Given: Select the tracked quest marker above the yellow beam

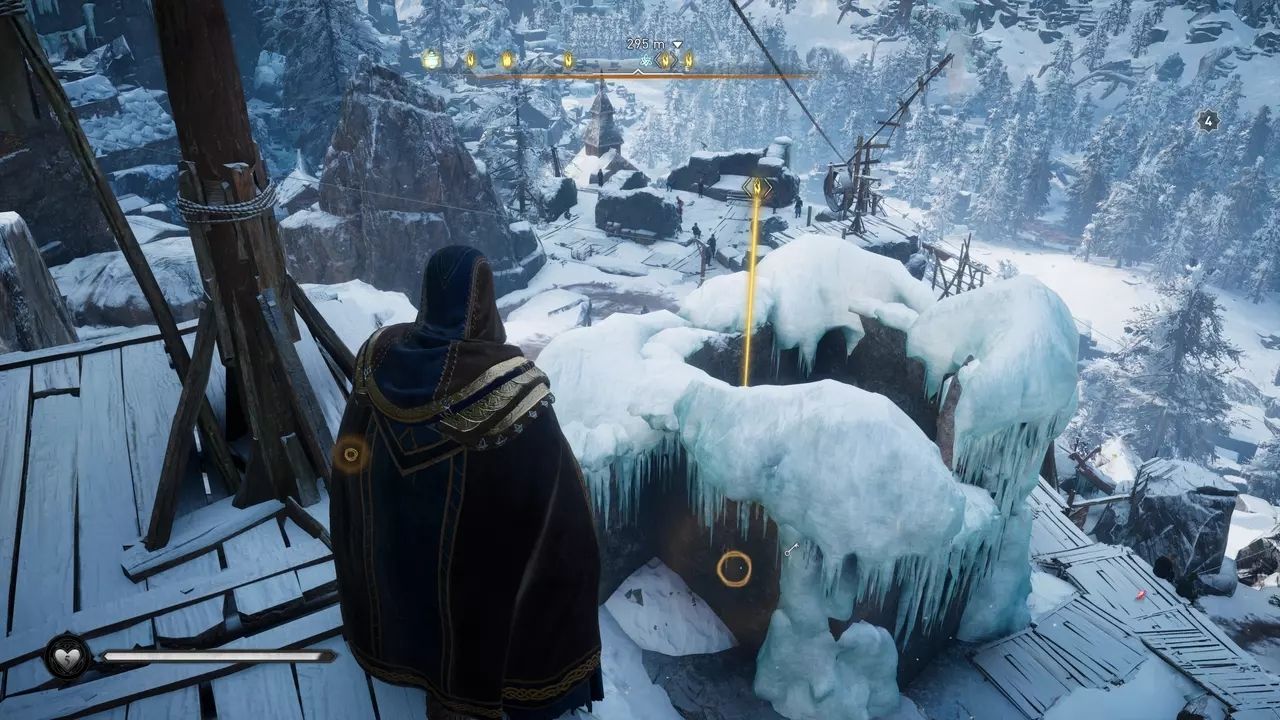Looking at the screenshot, I should pos(757,187).
